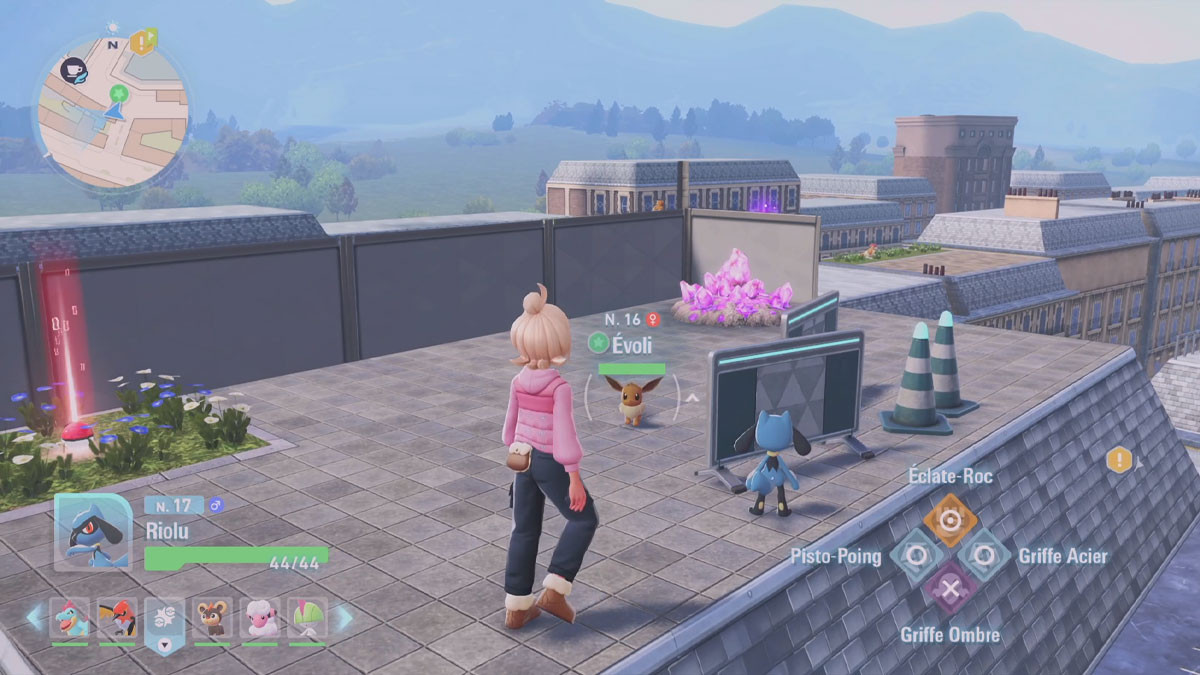Select the orange objective indicator above the moves

click(1119, 461)
